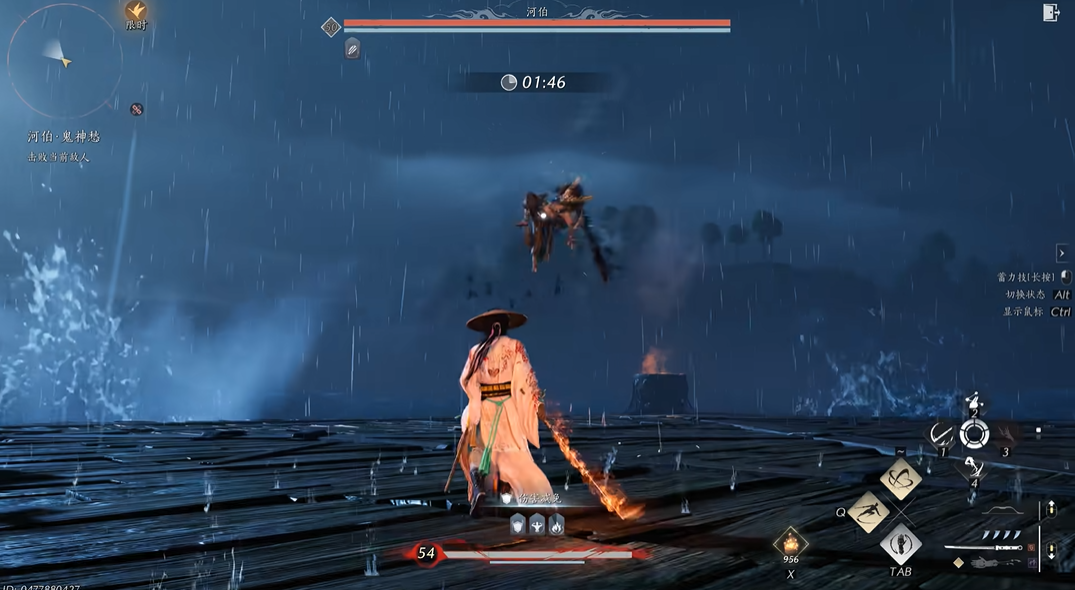Select the curved blade slash skill
The width and height of the screenshot is (1075, 590).
[942, 435]
